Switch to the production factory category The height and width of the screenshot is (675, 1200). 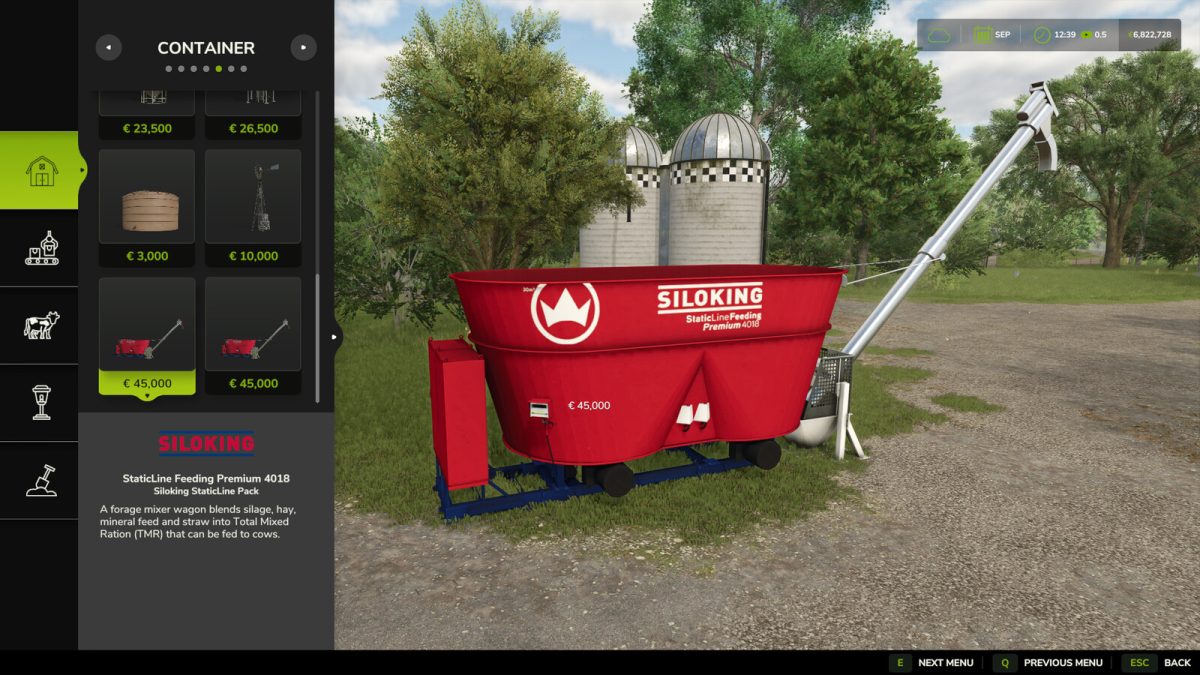pos(40,248)
